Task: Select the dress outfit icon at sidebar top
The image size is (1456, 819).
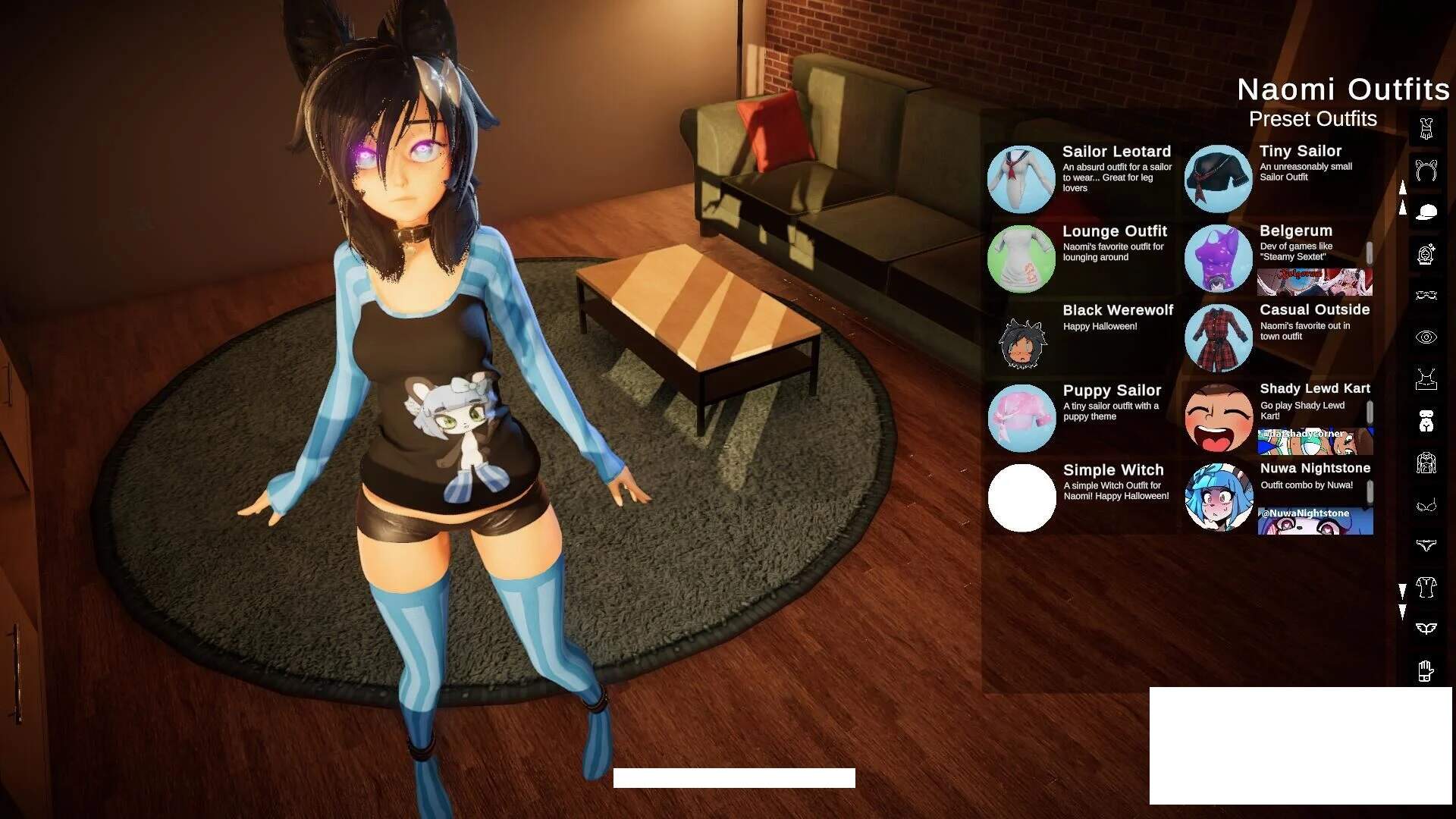Action: (1428, 129)
